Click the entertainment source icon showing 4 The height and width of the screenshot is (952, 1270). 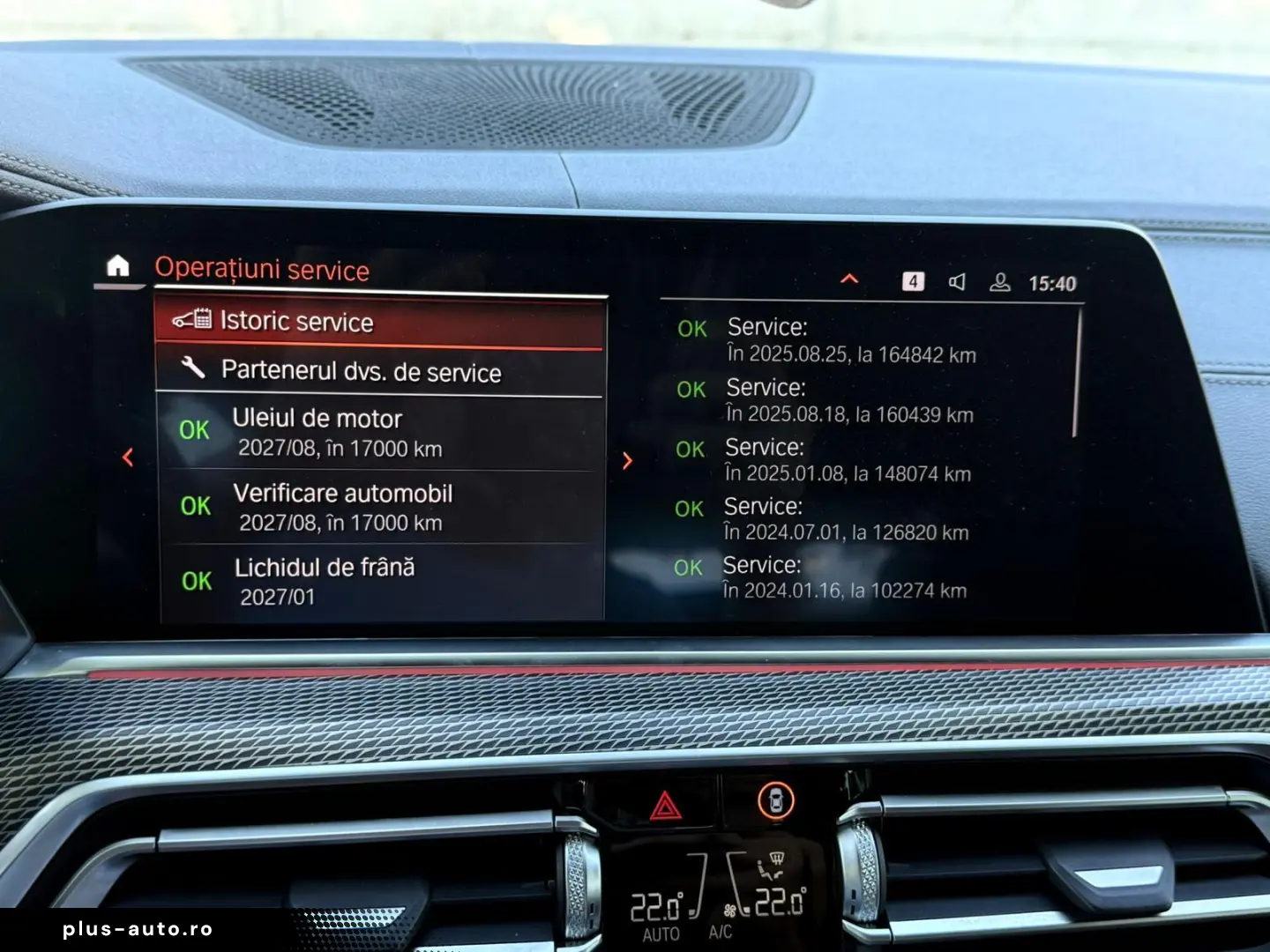click(x=915, y=282)
